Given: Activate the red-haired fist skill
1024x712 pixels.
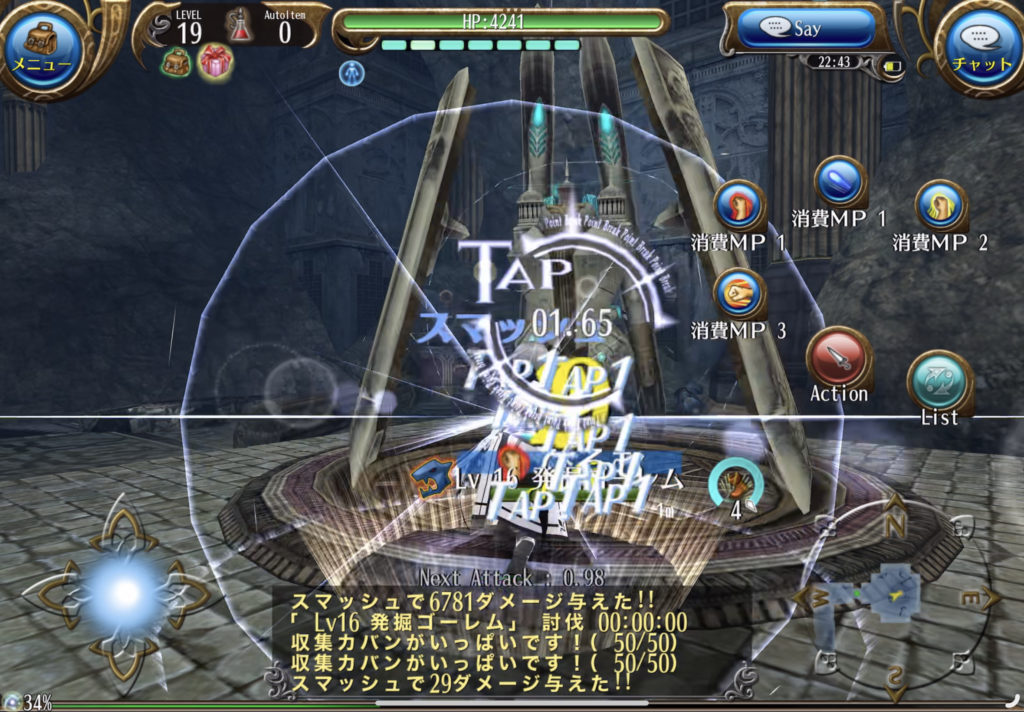Looking at the screenshot, I should pos(740,206).
